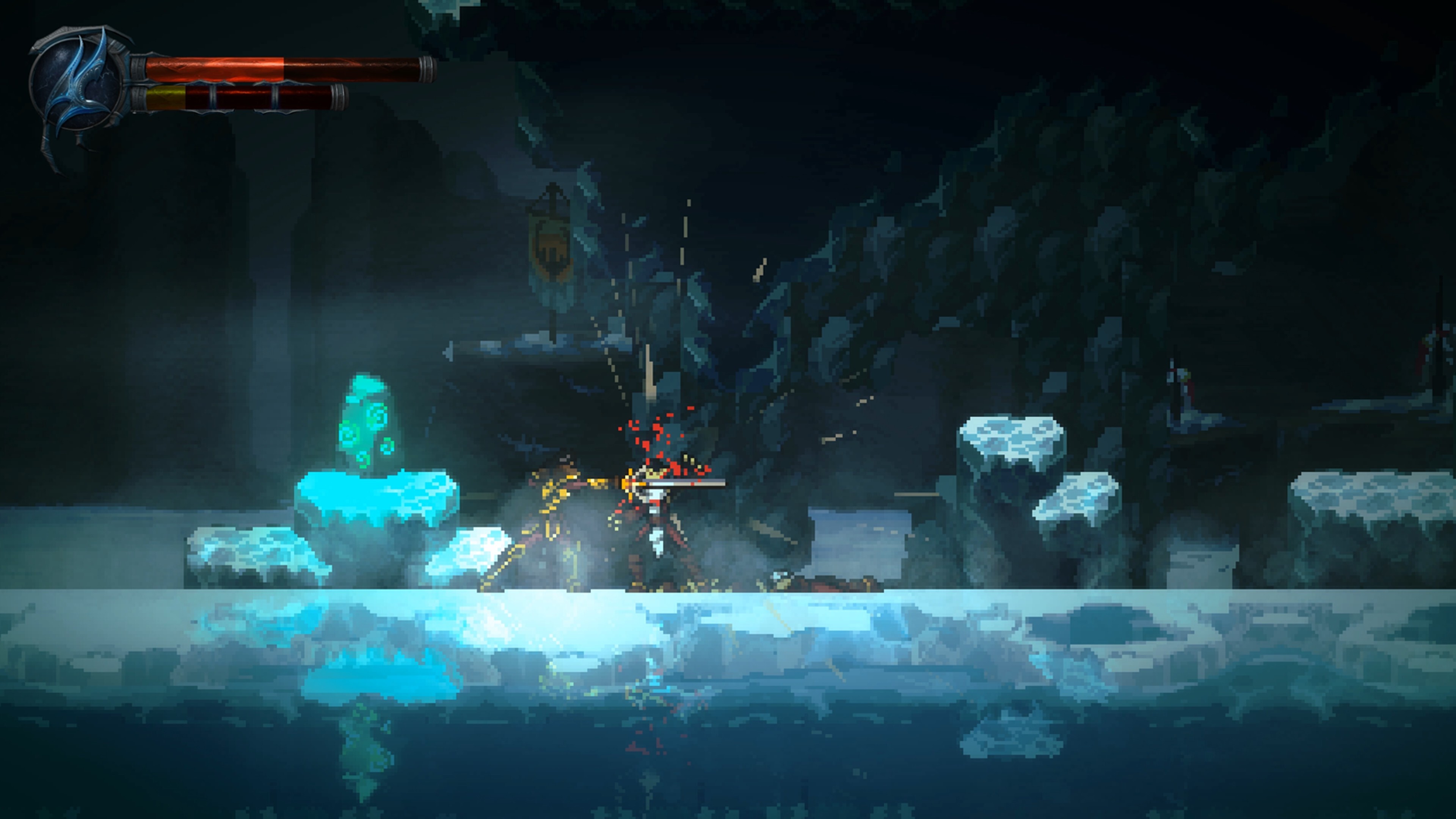Click the pale spike rising behind the fighters
Viewport: 1456px width, 819px height.
pyautogui.click(x=651, y=373)
